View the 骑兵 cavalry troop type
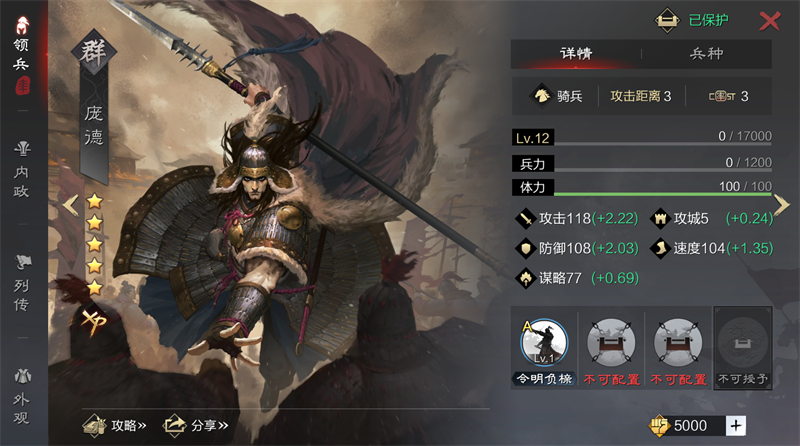Screen dimensions: 800x446 (x=559, y=96)
